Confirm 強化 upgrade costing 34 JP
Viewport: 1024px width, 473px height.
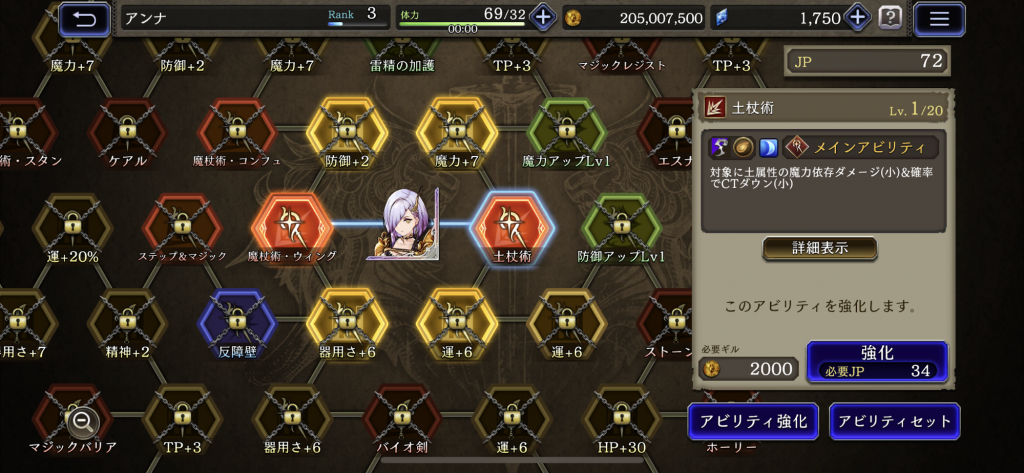[x=877, y=361]
